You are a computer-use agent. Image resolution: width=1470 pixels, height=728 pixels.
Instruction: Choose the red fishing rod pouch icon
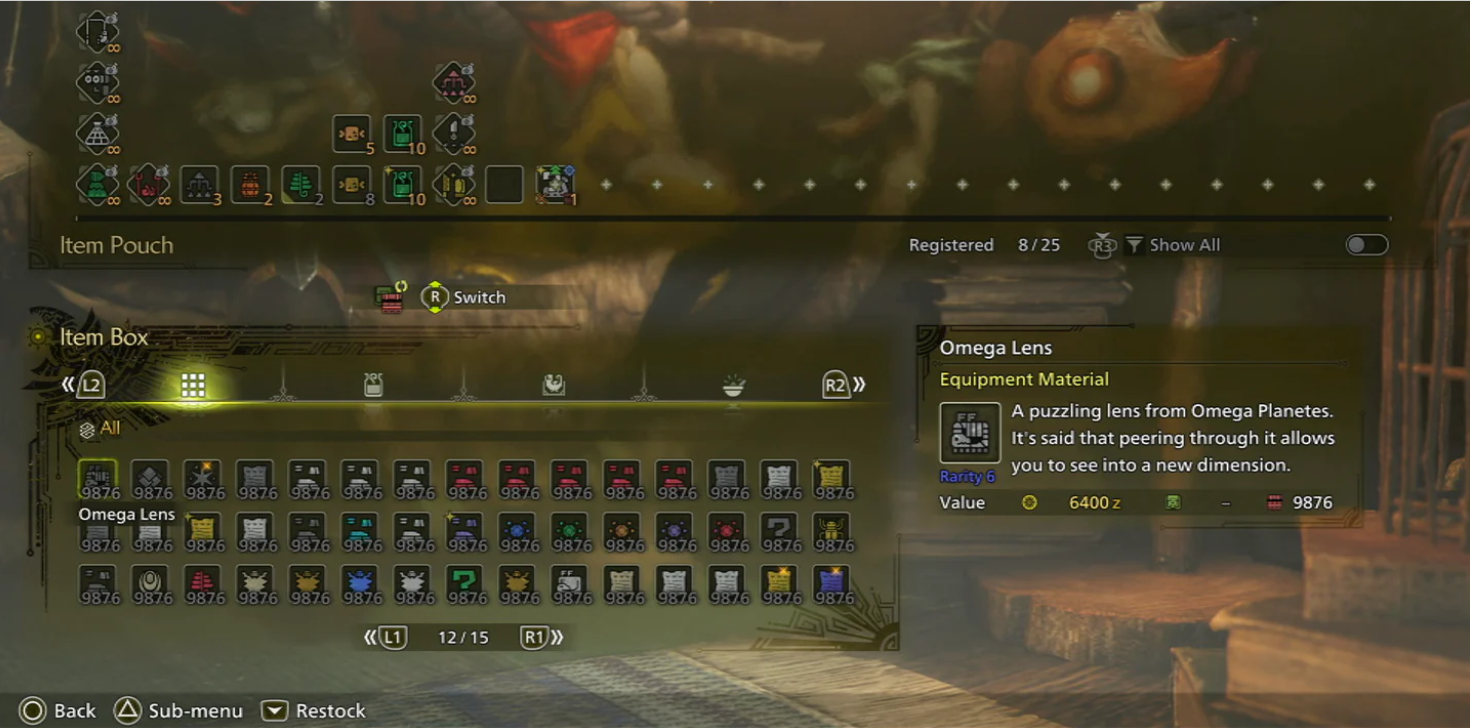click(x=148, y=185)
